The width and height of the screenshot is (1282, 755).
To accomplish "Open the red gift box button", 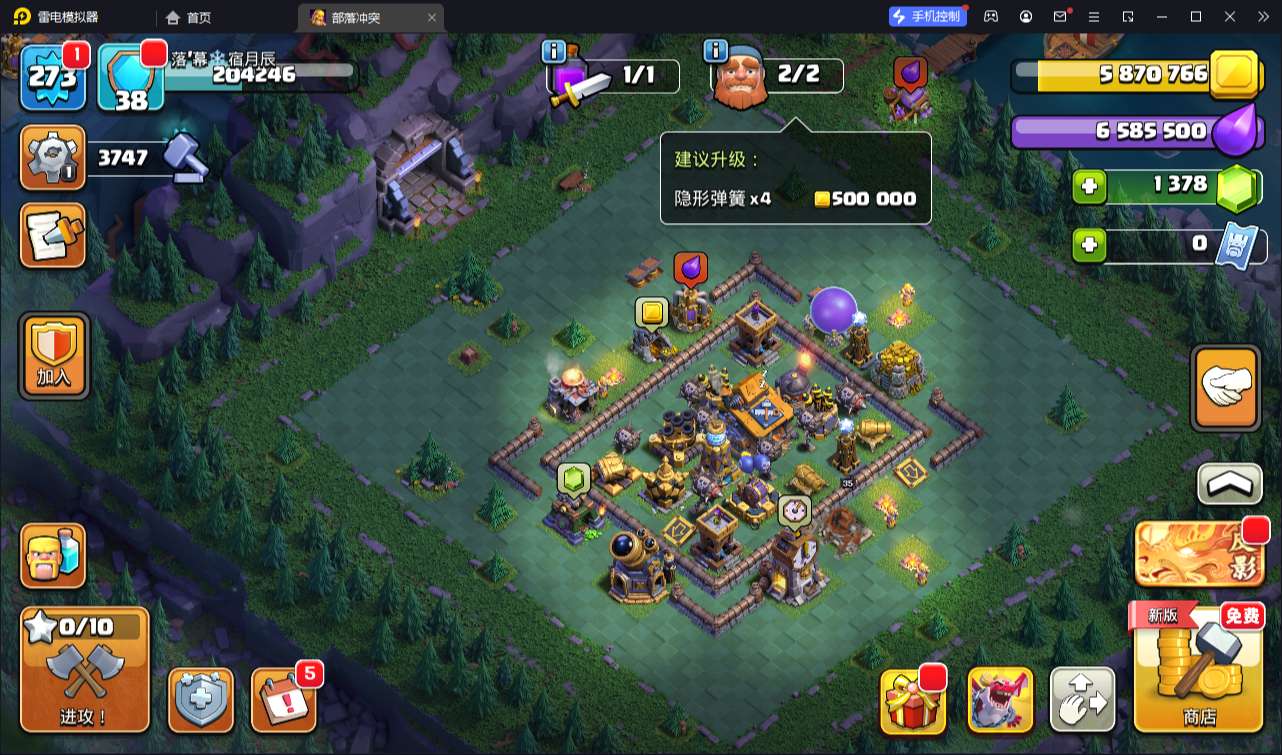I will click(x=913, y=700).
